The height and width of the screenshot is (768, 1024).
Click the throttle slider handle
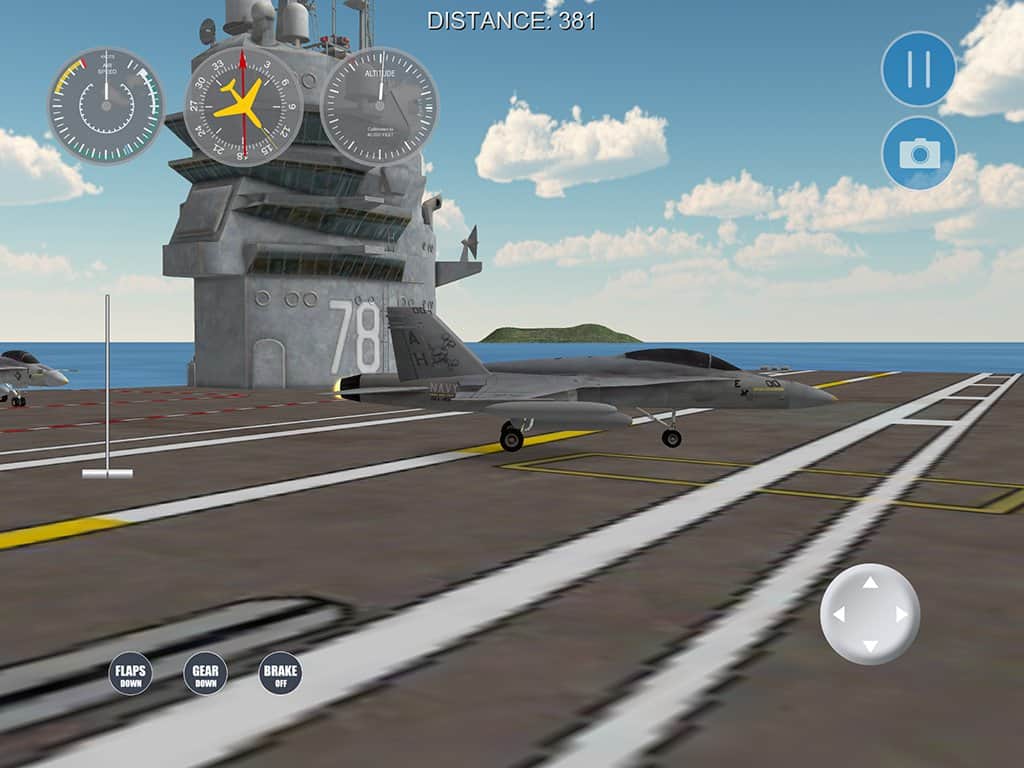[x=107, y=473]
